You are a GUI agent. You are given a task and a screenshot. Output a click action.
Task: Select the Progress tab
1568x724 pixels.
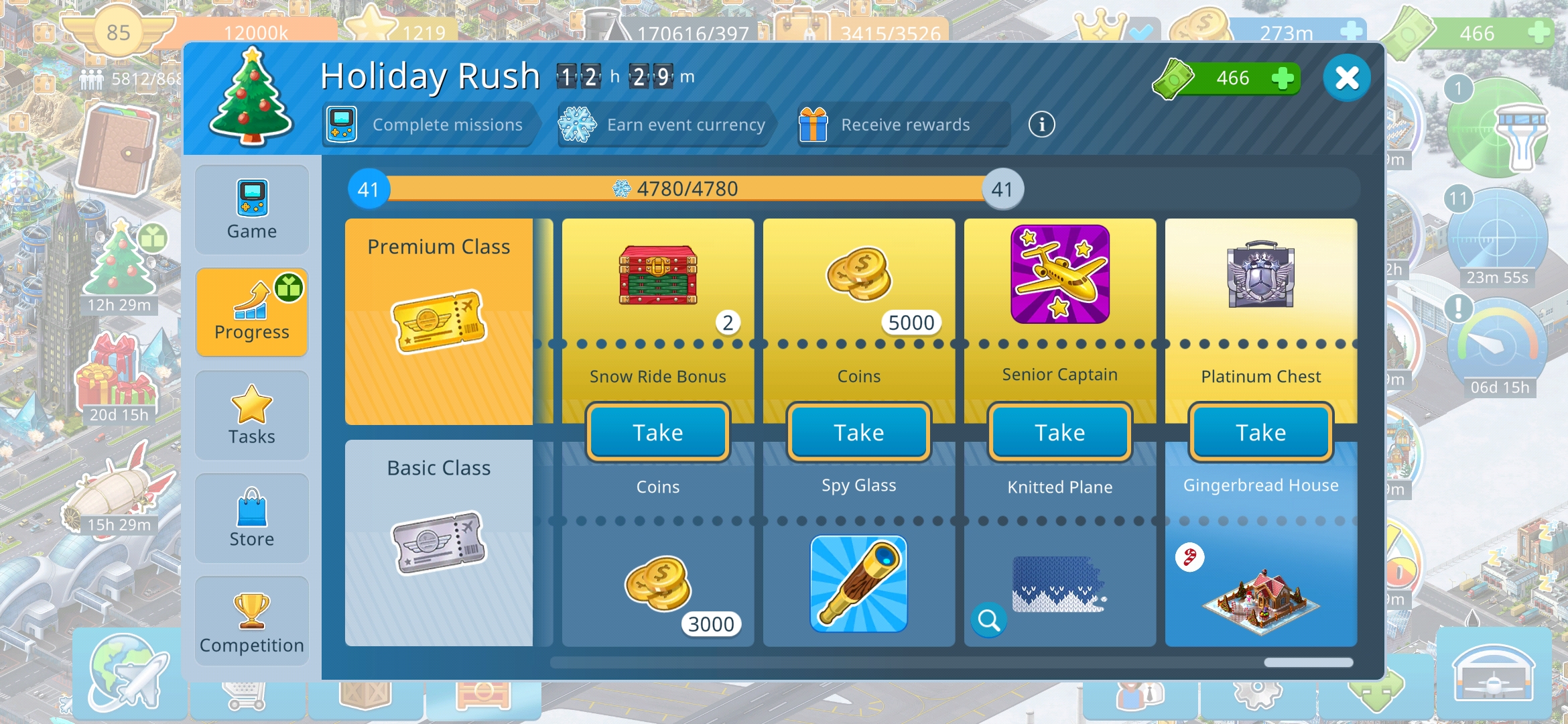pyautogui.click(x=252, y=312)
